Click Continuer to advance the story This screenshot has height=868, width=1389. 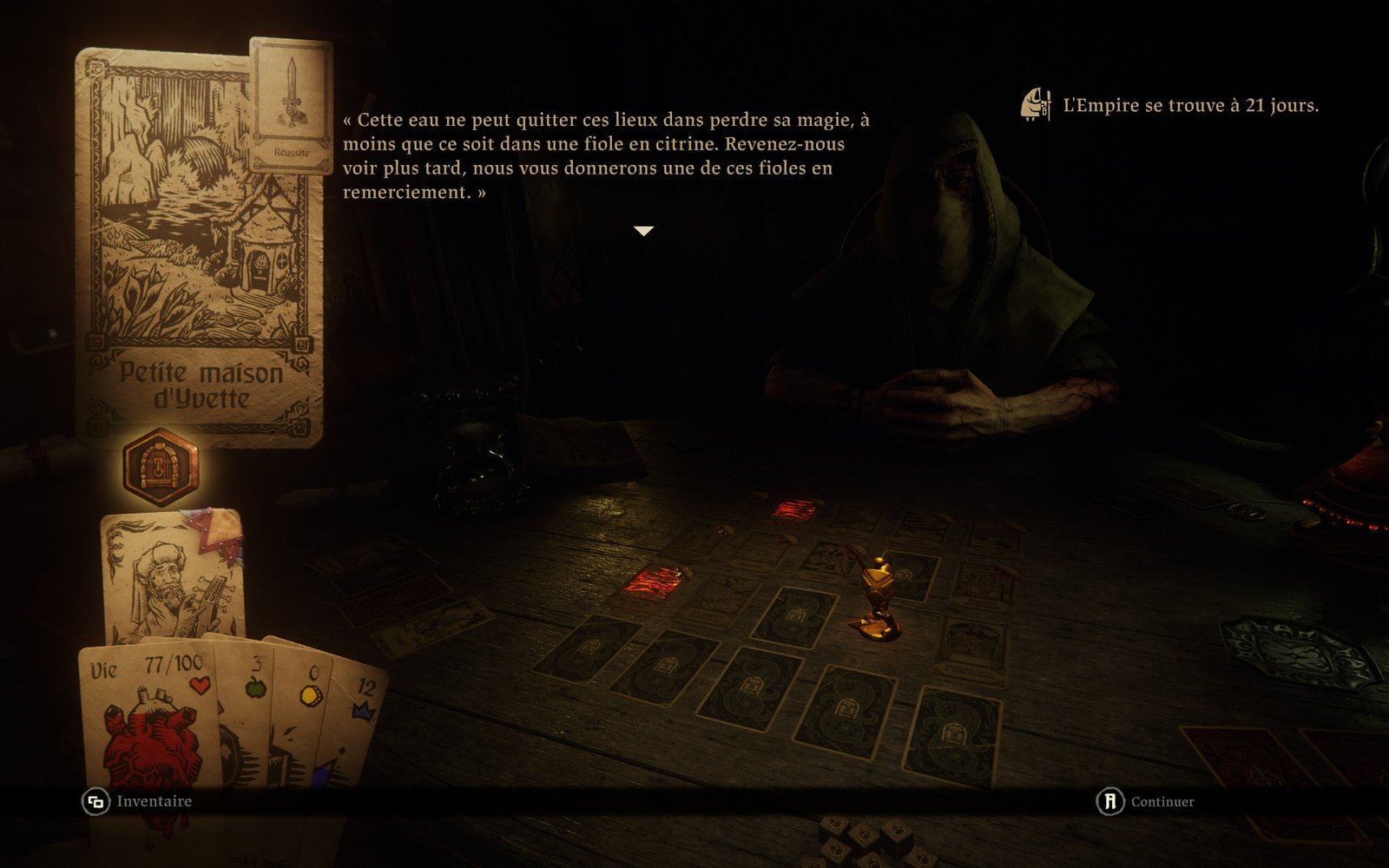(1146, 801)
